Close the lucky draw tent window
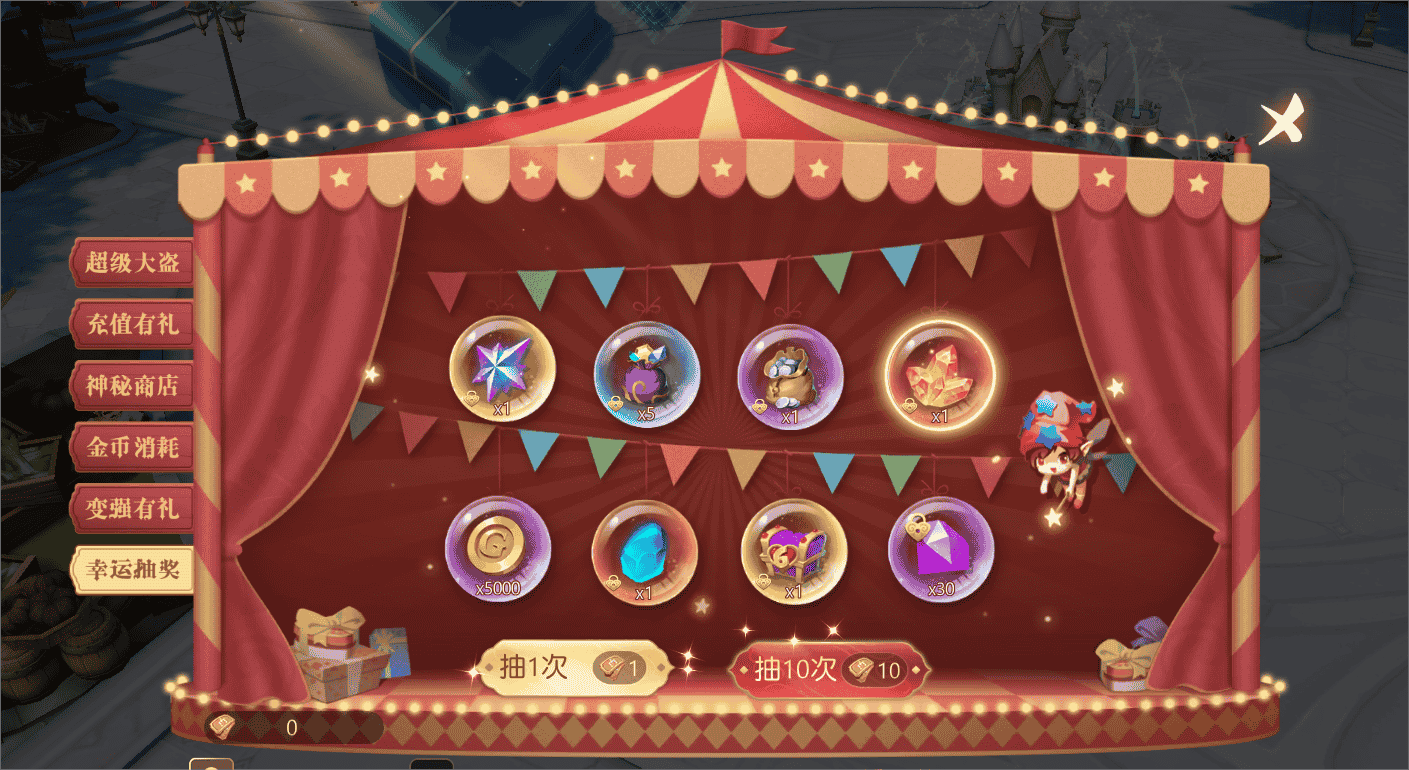This screenshot has height=770, width=1409. coord(1280,120)
